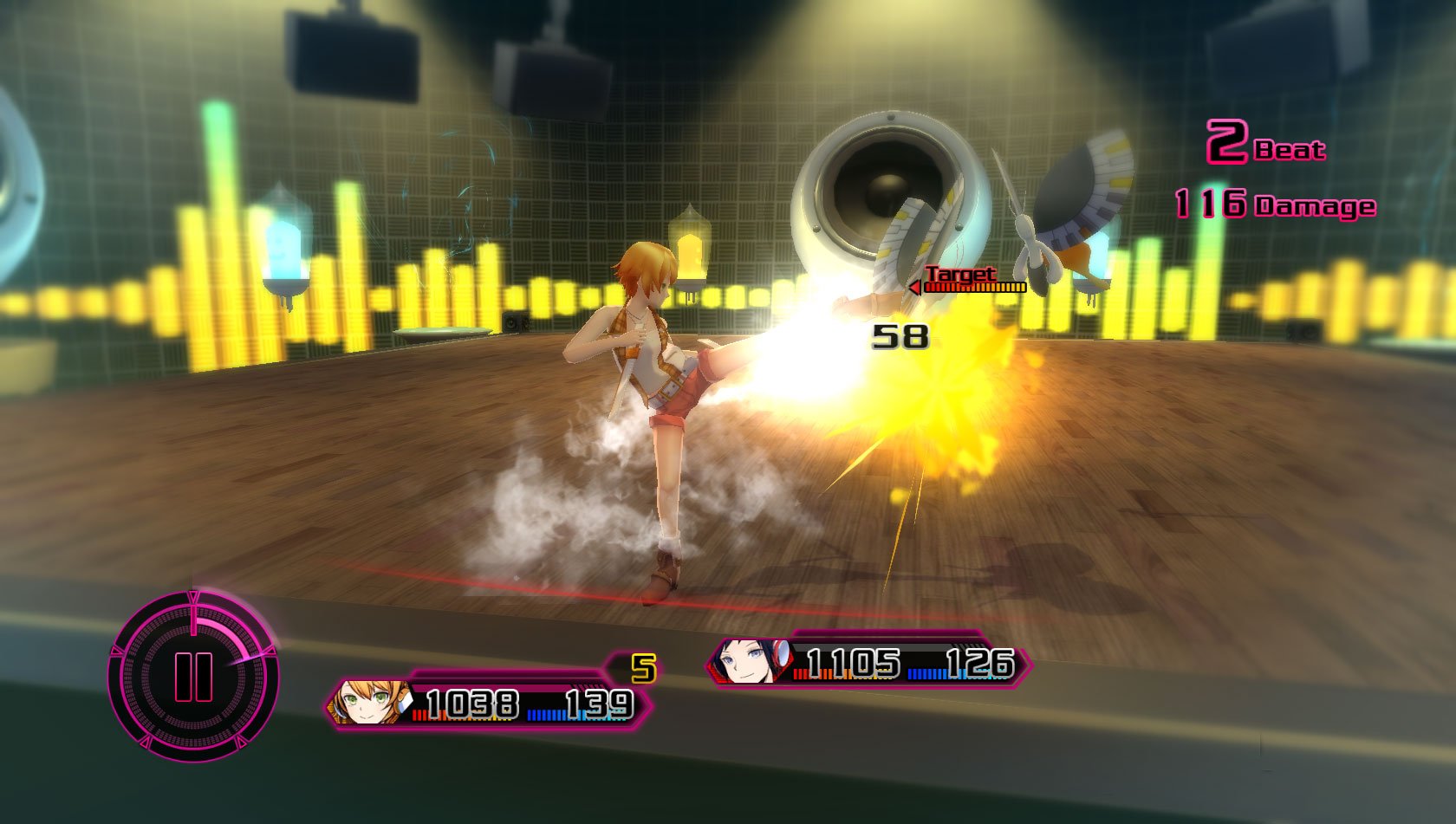Select the '58' damage number popup
The width and height of the screenshot is (1456, 824).
900,337
